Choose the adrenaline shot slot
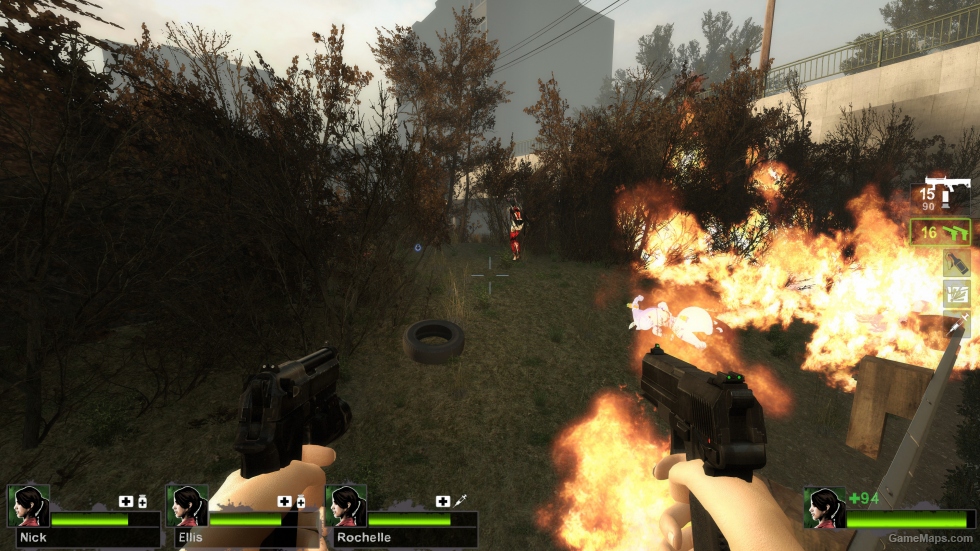980x551 pixels. (957, 322)
